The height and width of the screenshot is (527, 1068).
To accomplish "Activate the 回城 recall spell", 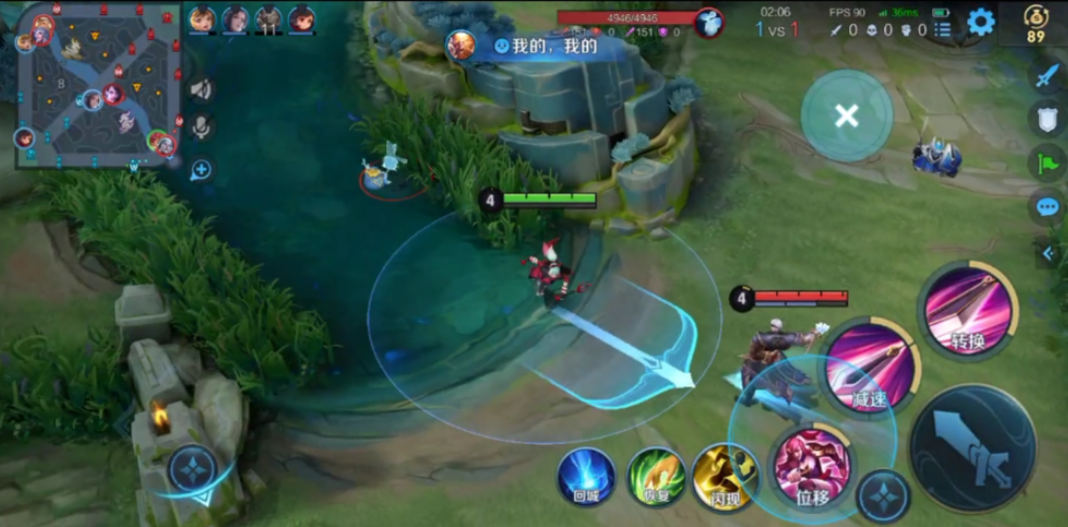I will point(586,476).
